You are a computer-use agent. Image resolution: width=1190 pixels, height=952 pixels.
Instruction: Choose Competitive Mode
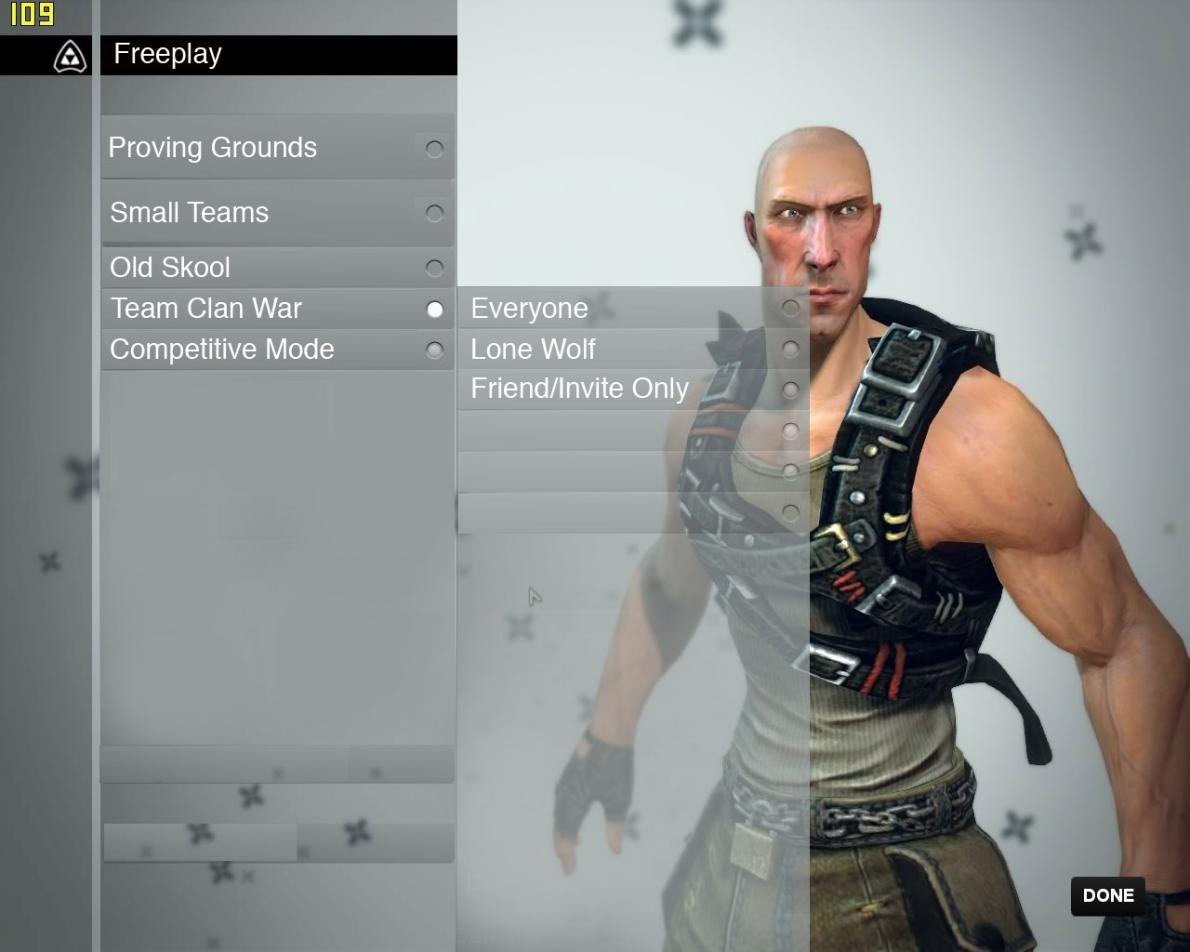(x=277, y=350)
